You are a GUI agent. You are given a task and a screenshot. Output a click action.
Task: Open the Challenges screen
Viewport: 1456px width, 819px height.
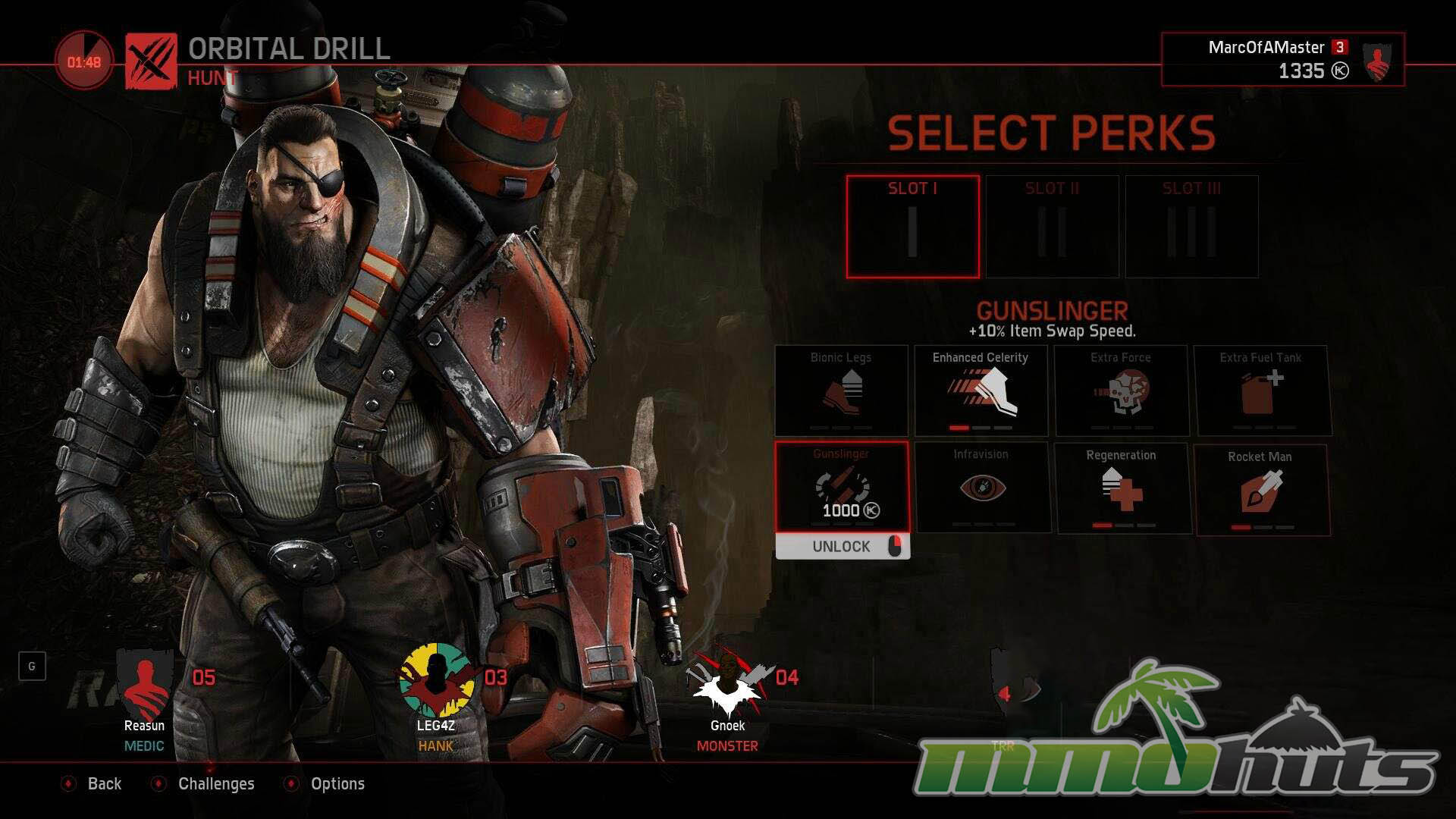(215, 784)
